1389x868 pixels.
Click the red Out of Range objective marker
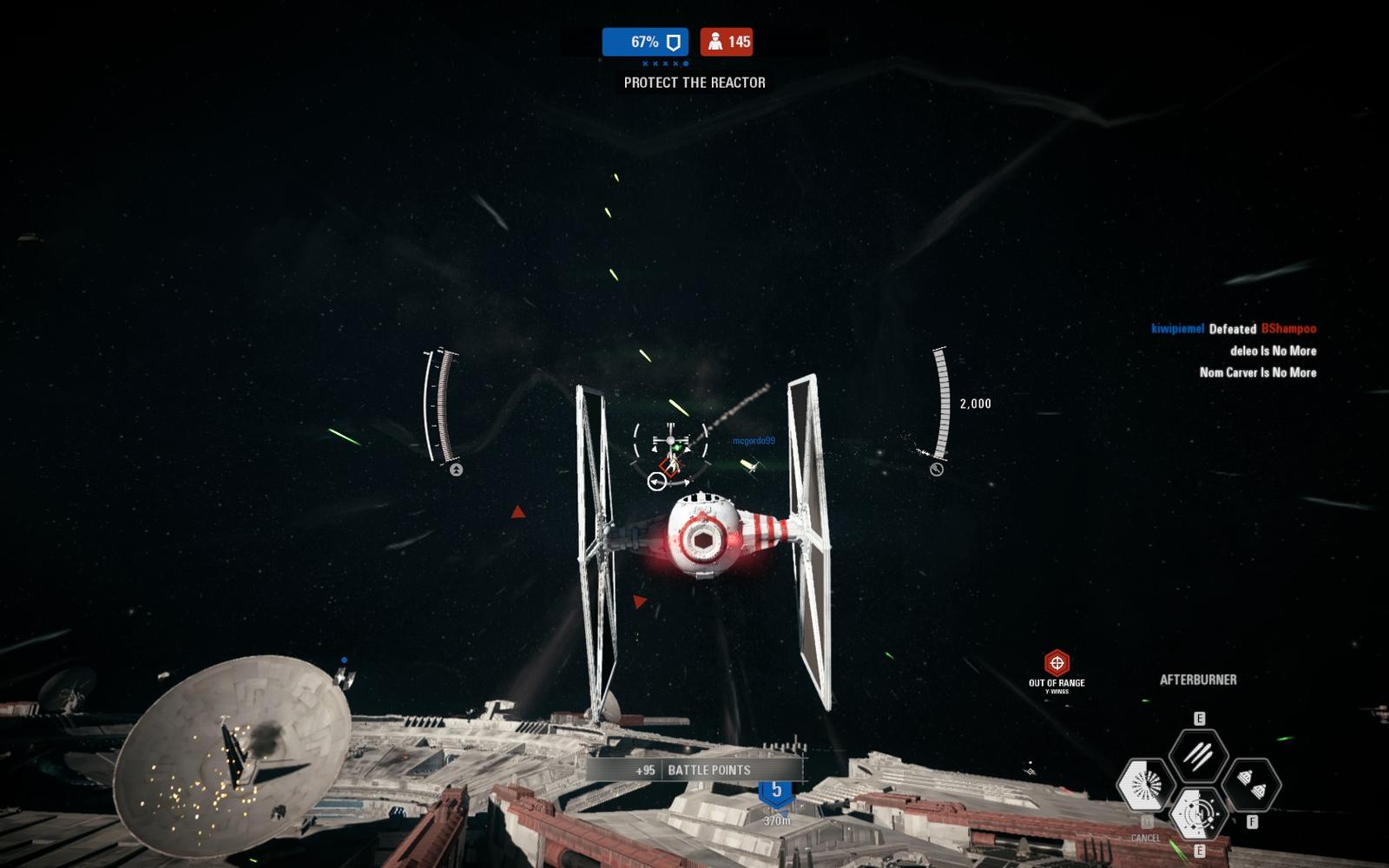pos(1057,664)
